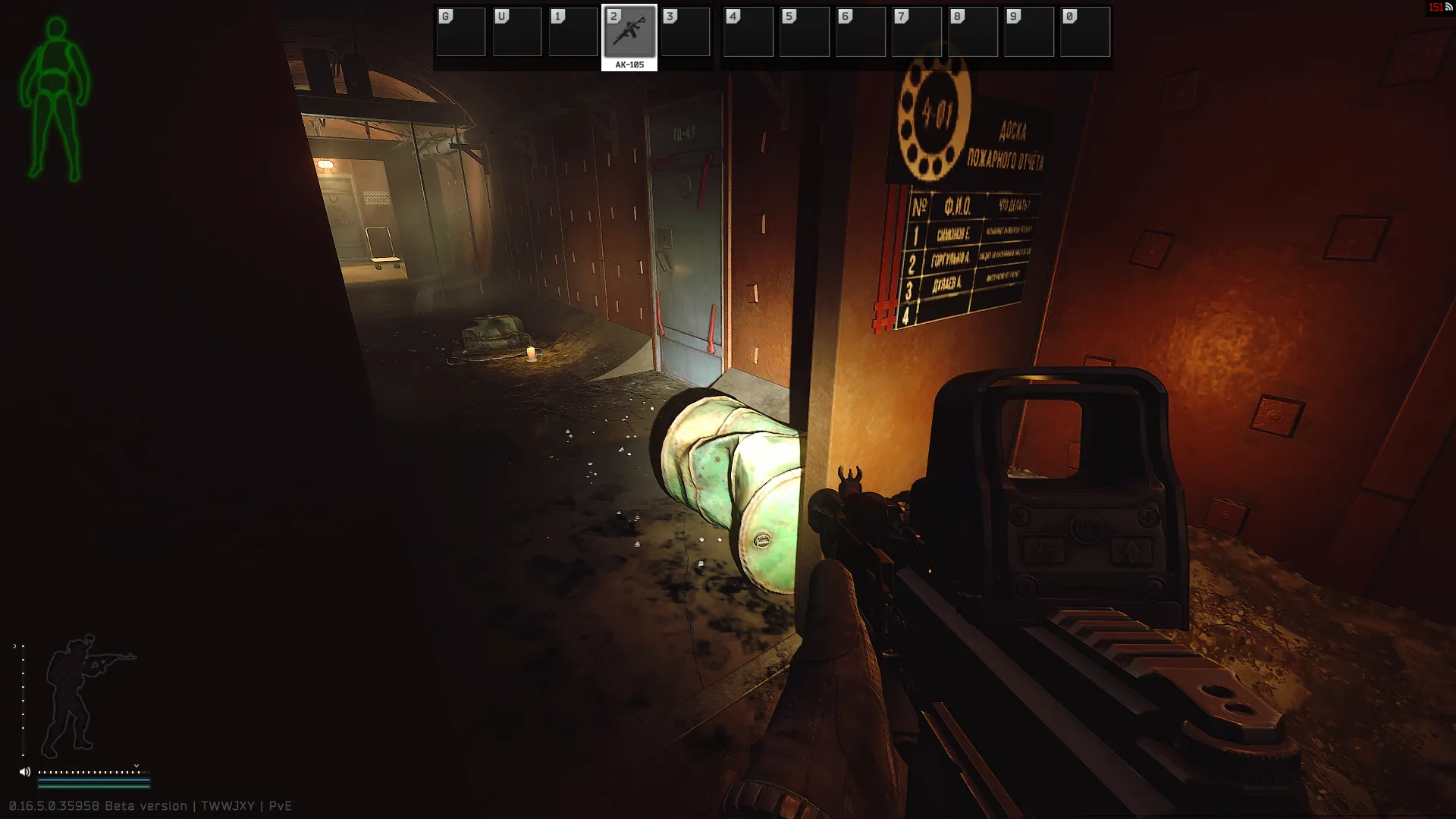Screen dimensions: 1456x819
Task: Click the speaker noise level icon
Action: click(25, 772)
